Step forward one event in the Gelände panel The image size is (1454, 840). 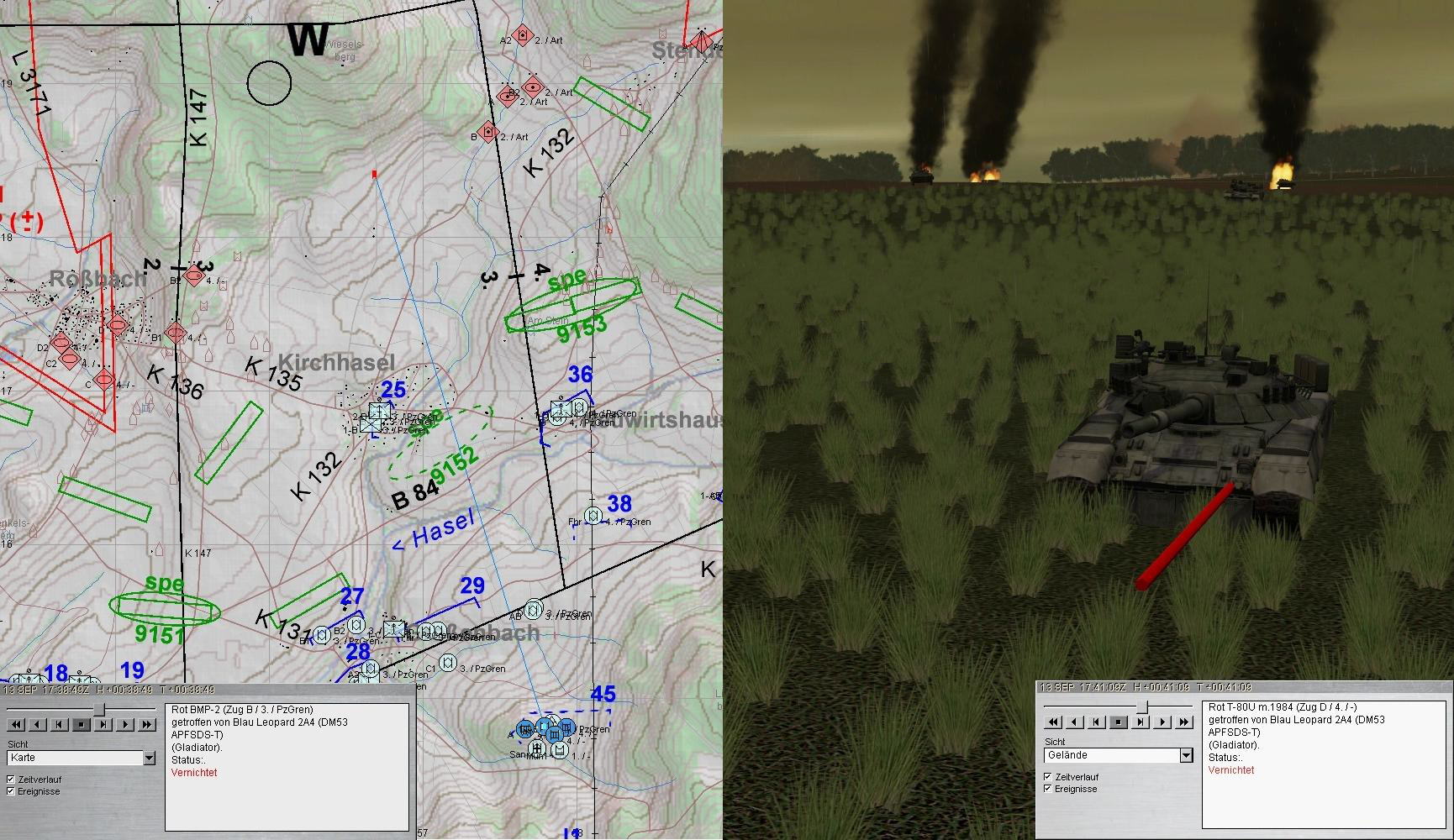click(1141, 722)
